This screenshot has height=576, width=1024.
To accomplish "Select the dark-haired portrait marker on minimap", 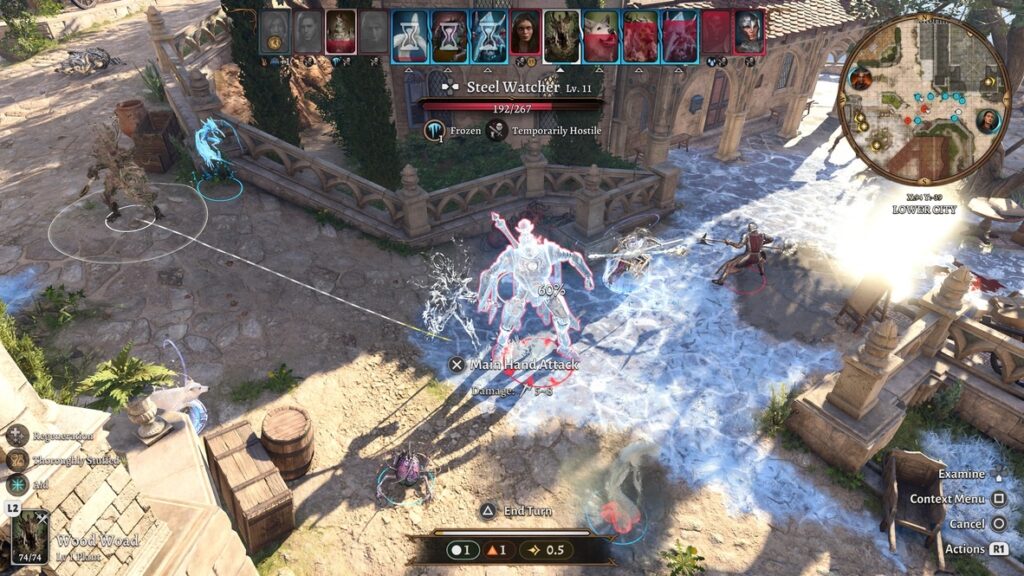I will pos(987,121).
